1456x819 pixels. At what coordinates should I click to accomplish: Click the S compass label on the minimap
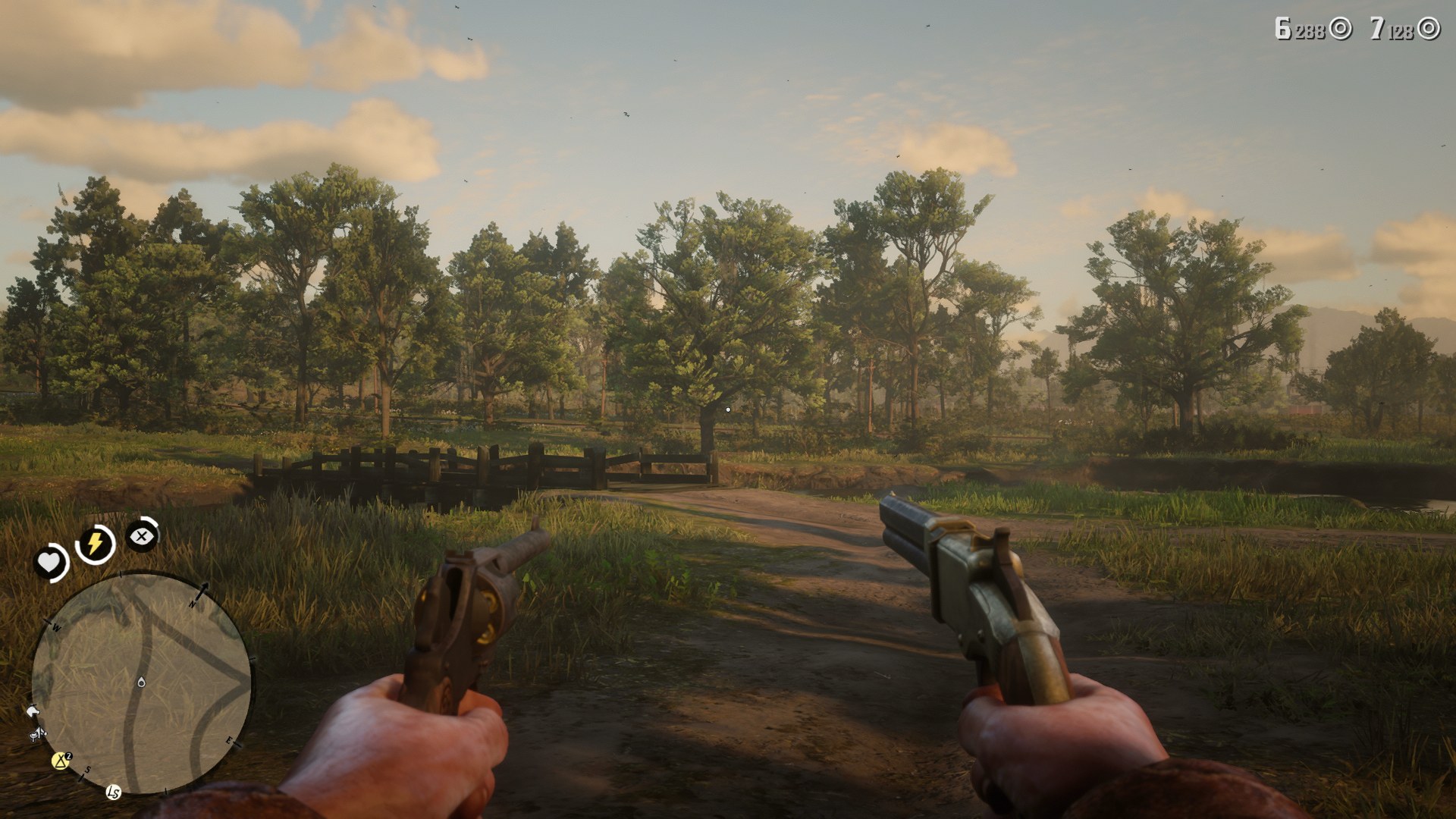point(88,769)
